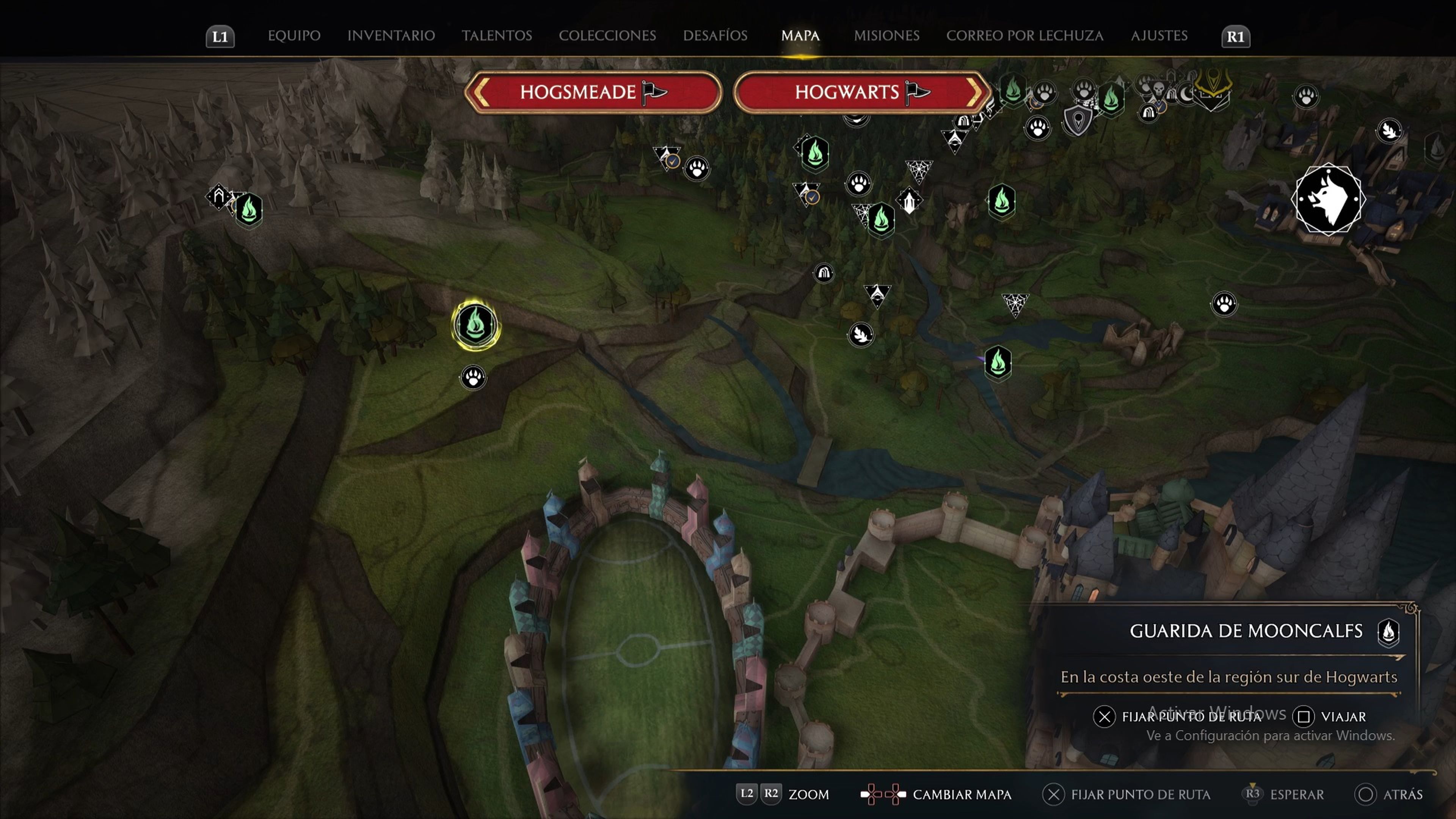This screenshot has height=819, width=1456.
Task: Switch to the Inventario tab
Action: [391, 36]
